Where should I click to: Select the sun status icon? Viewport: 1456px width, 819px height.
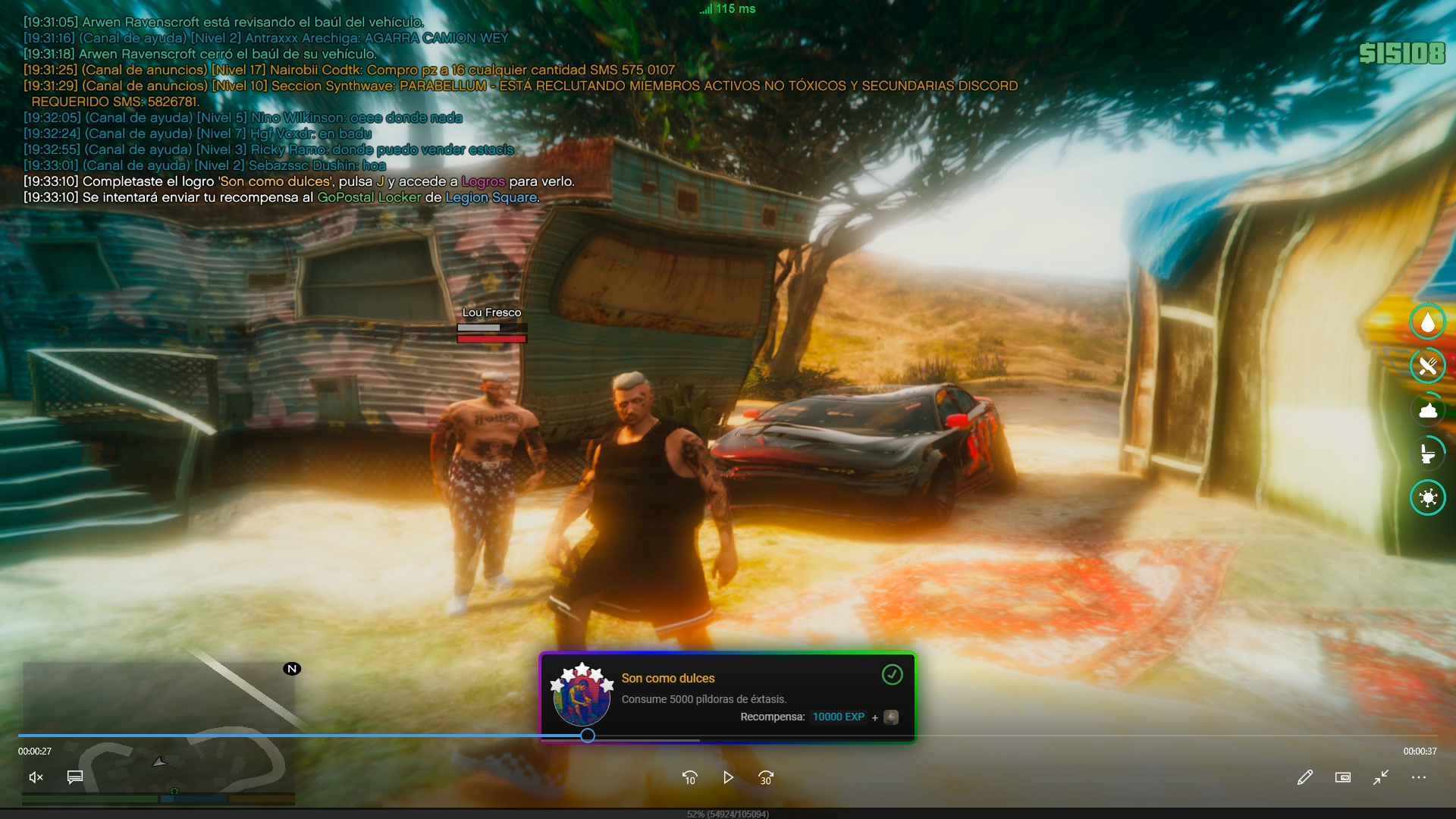[1428, 497]
